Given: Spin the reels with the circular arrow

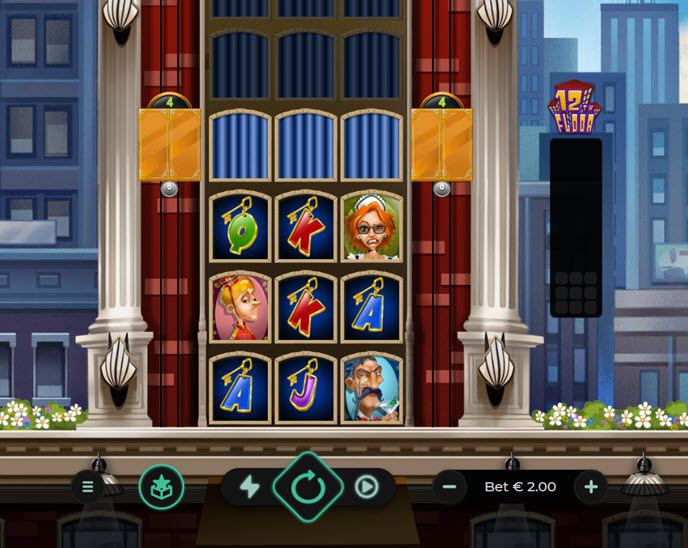Looking at the screenshot, I should tap(308, 487).
